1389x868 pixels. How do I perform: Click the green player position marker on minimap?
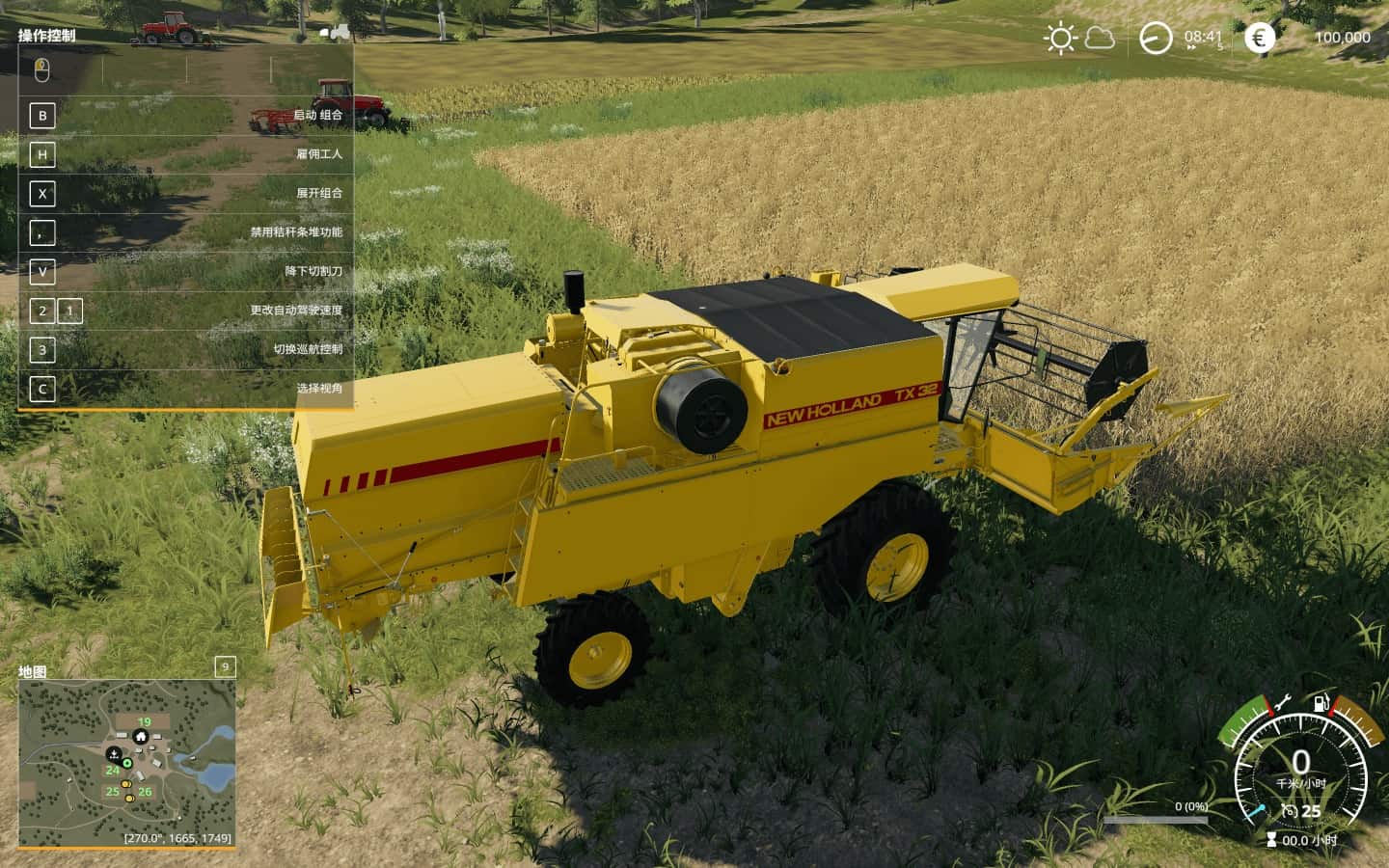(x=127, y=763)
